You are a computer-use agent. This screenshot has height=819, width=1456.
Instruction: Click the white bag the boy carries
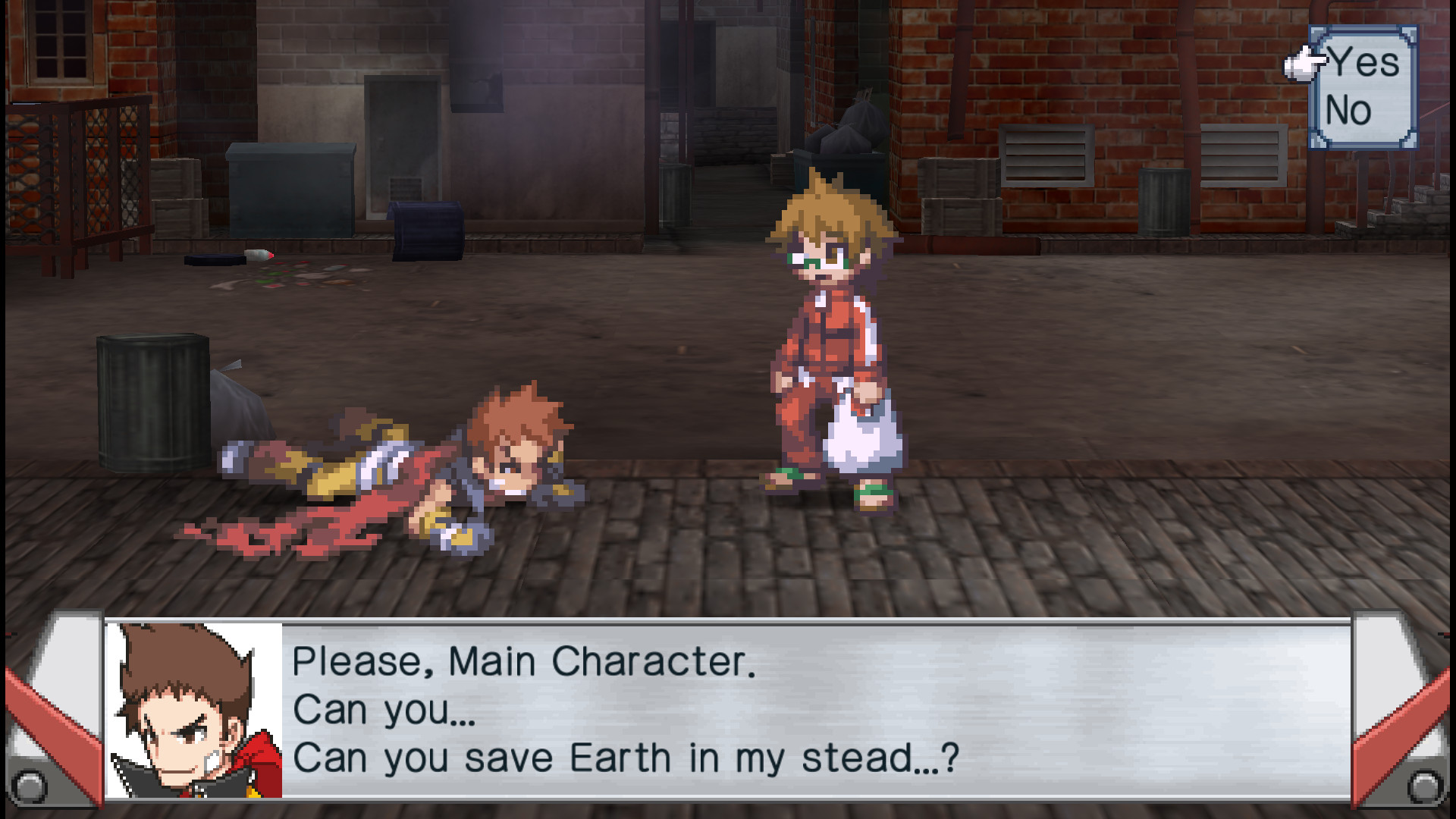pyautogui.click(x=859, y=440)
